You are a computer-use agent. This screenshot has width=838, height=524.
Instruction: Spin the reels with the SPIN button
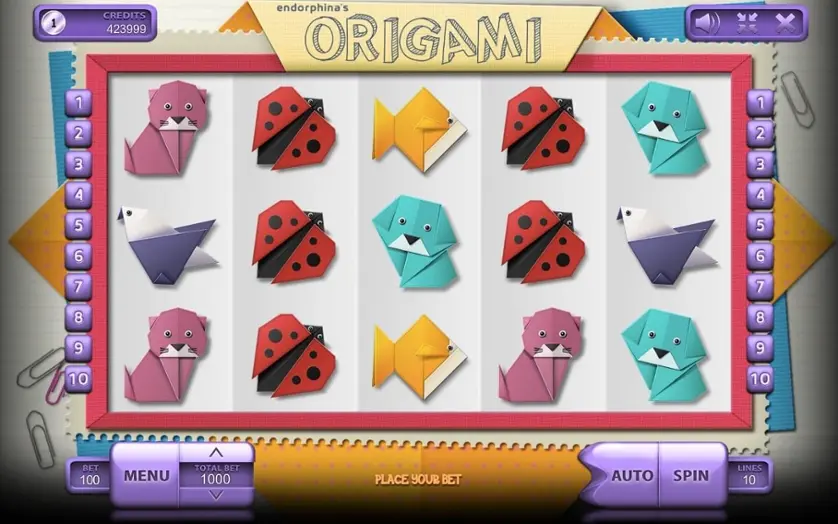click(x=691, y=476)
